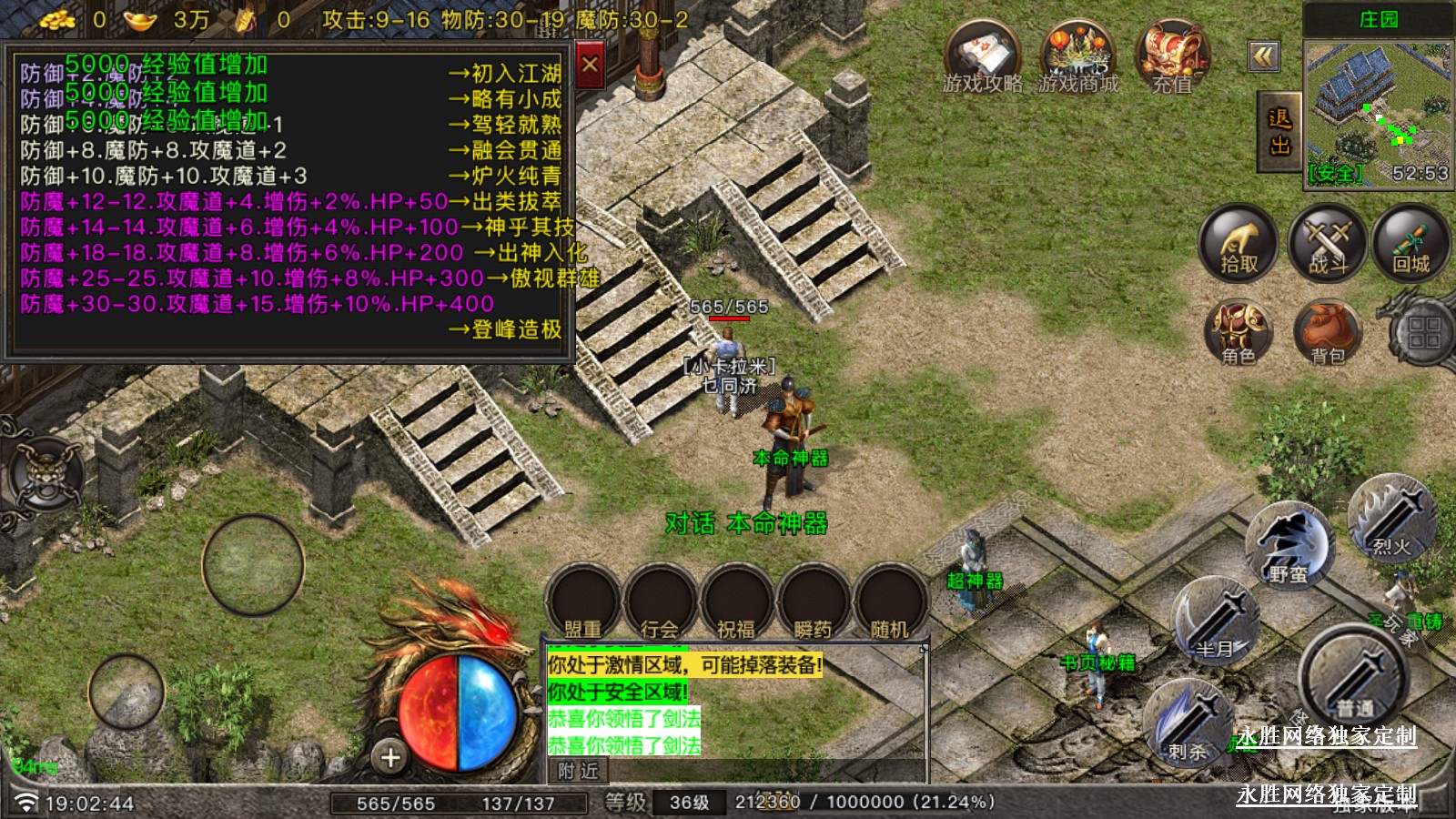Close the attribute info panel
This screenshot has width=1456, height=819.
point(590,65)
